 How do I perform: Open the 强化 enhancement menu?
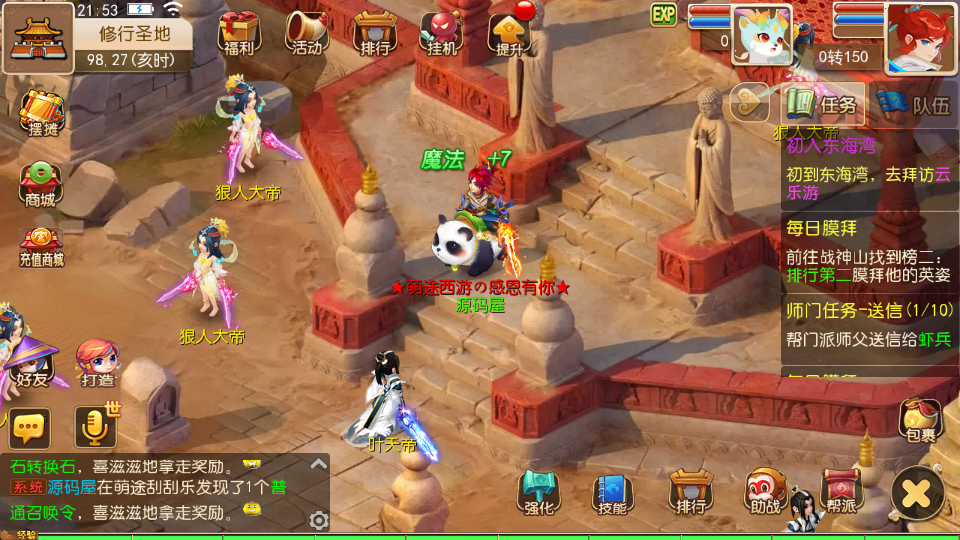pyautogui.click(x=539, y=492)
